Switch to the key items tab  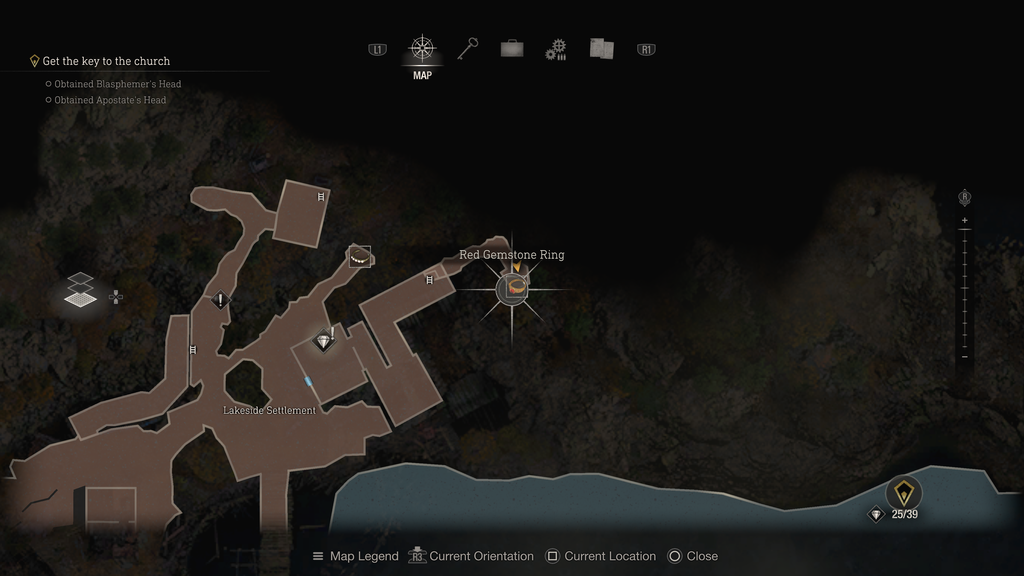(468, 49)
